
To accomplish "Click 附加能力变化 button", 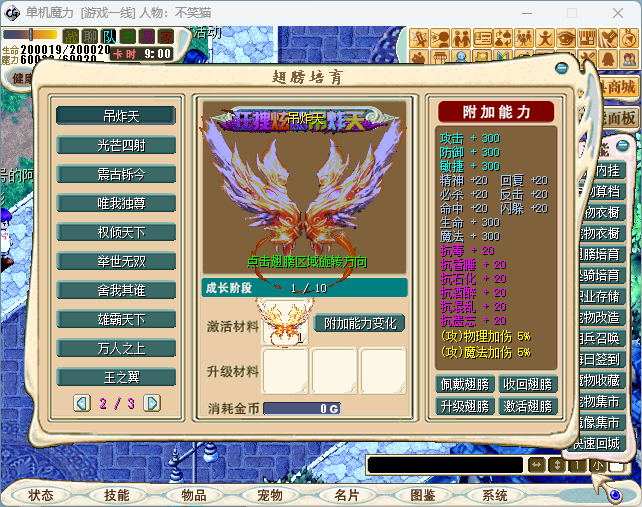I will click(359, 324).
